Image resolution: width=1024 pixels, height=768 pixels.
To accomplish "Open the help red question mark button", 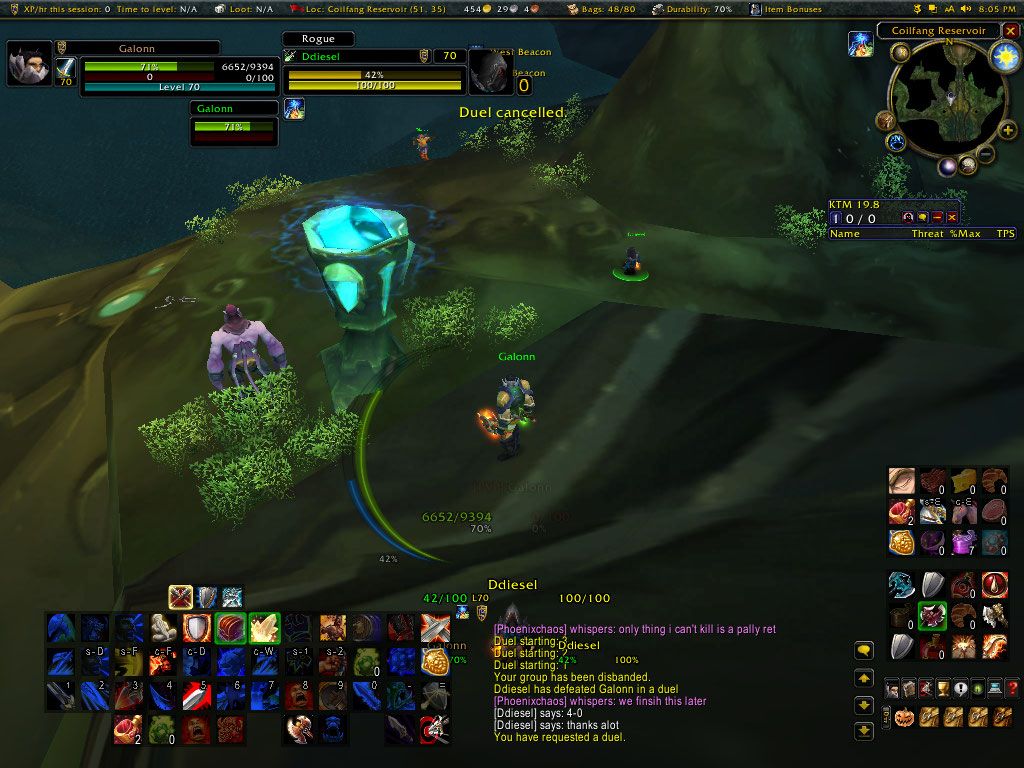I will [x=1012, y=688].
